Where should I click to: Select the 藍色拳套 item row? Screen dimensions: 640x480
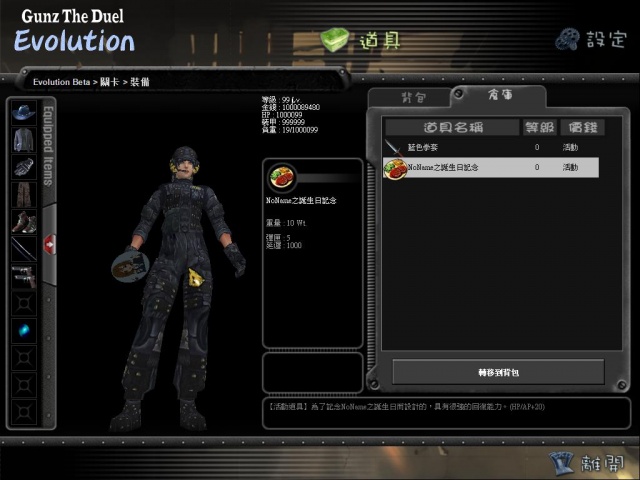491,148
